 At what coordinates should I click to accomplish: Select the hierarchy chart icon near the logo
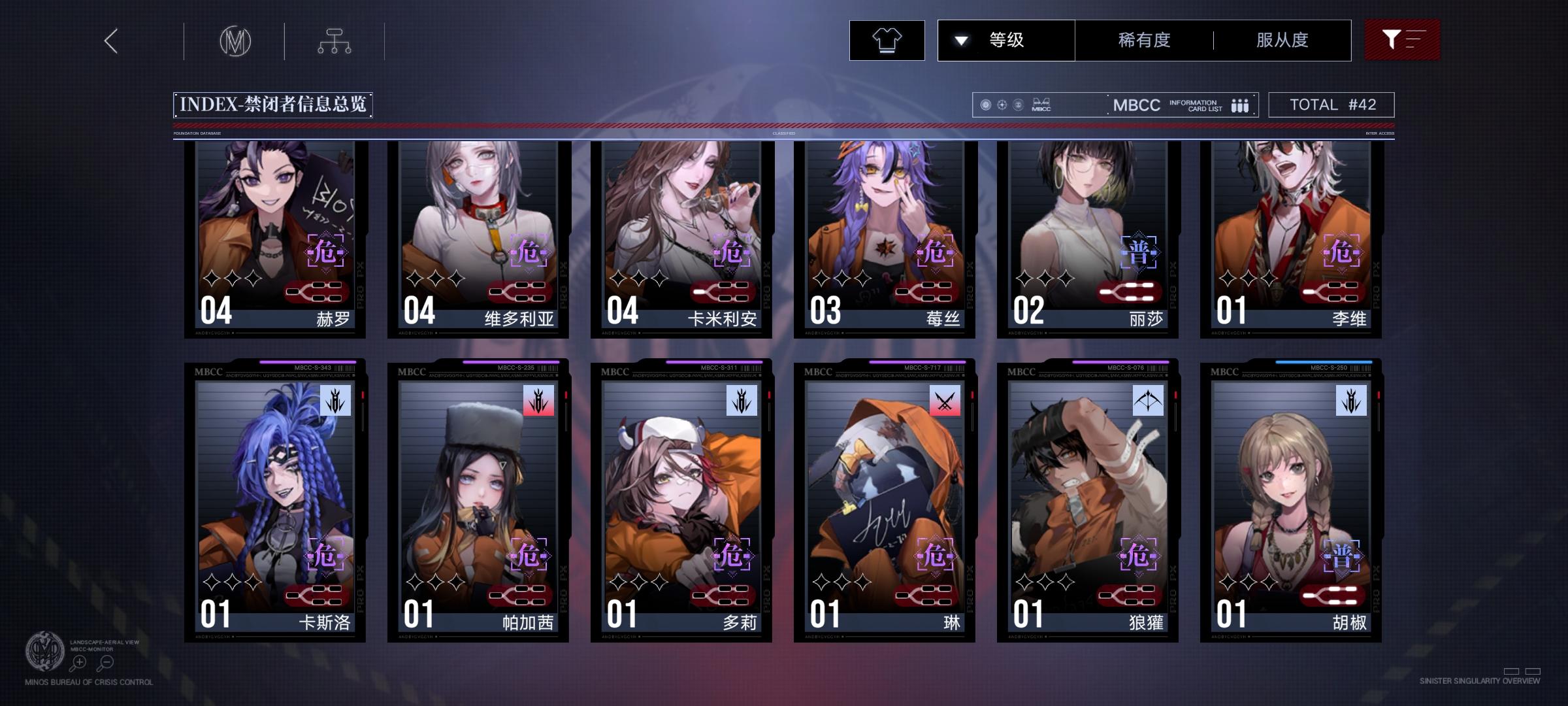click(336, 40)
